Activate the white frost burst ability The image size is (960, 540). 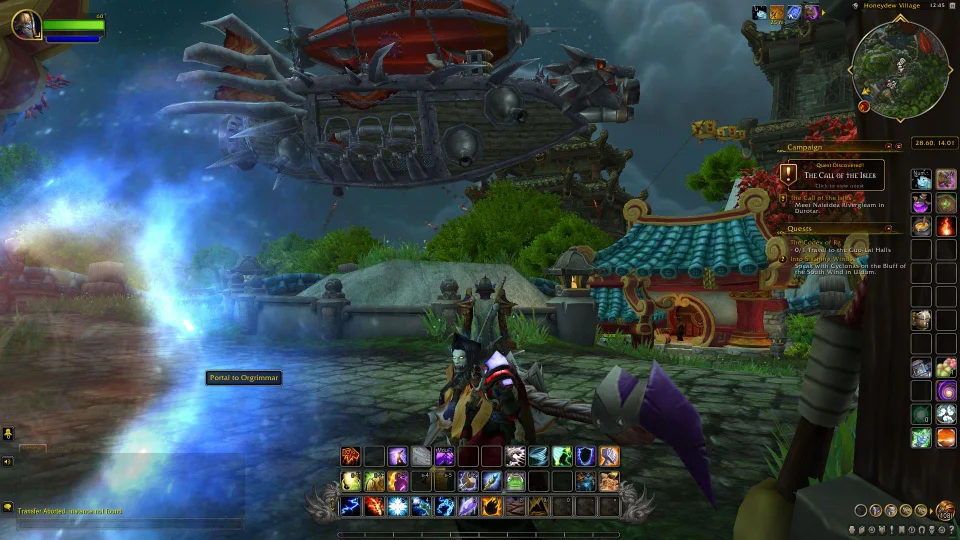[x=398, y=506]
